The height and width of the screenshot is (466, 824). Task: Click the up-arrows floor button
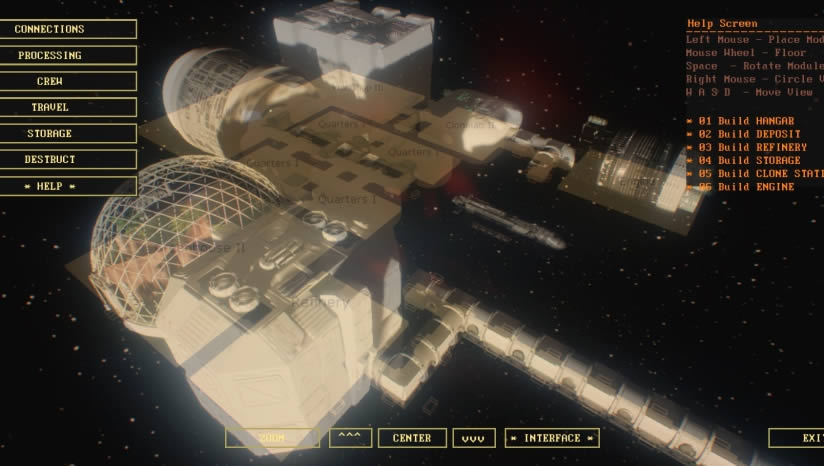pos(349,438)
